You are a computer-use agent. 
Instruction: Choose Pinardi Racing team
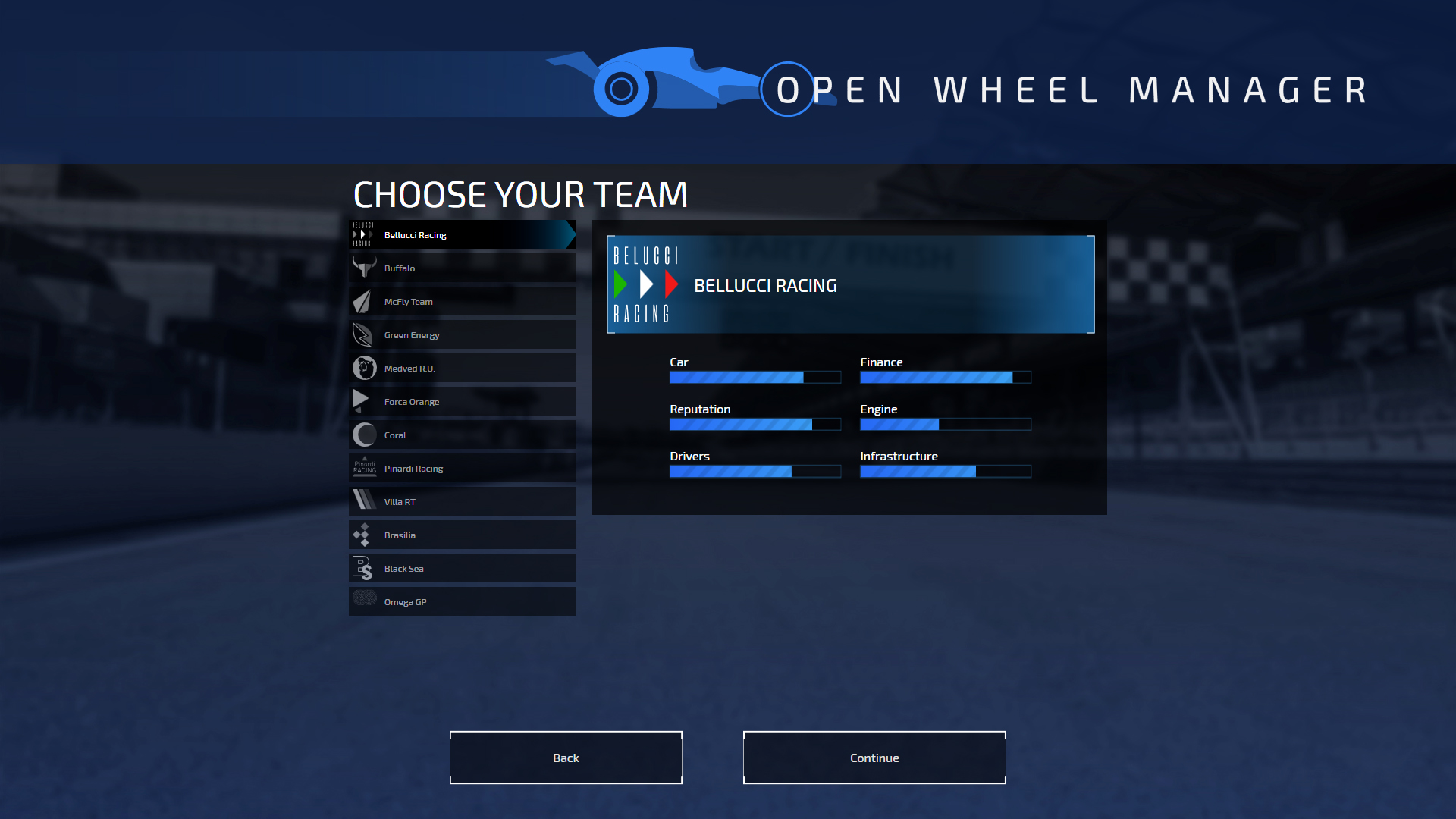click(462, 469)
